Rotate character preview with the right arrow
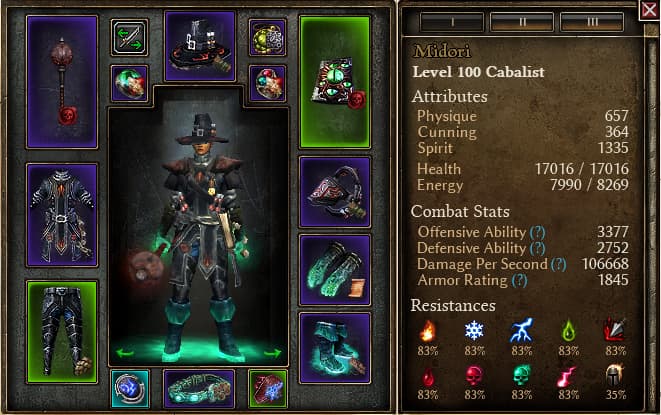 (x=272, y=352)
